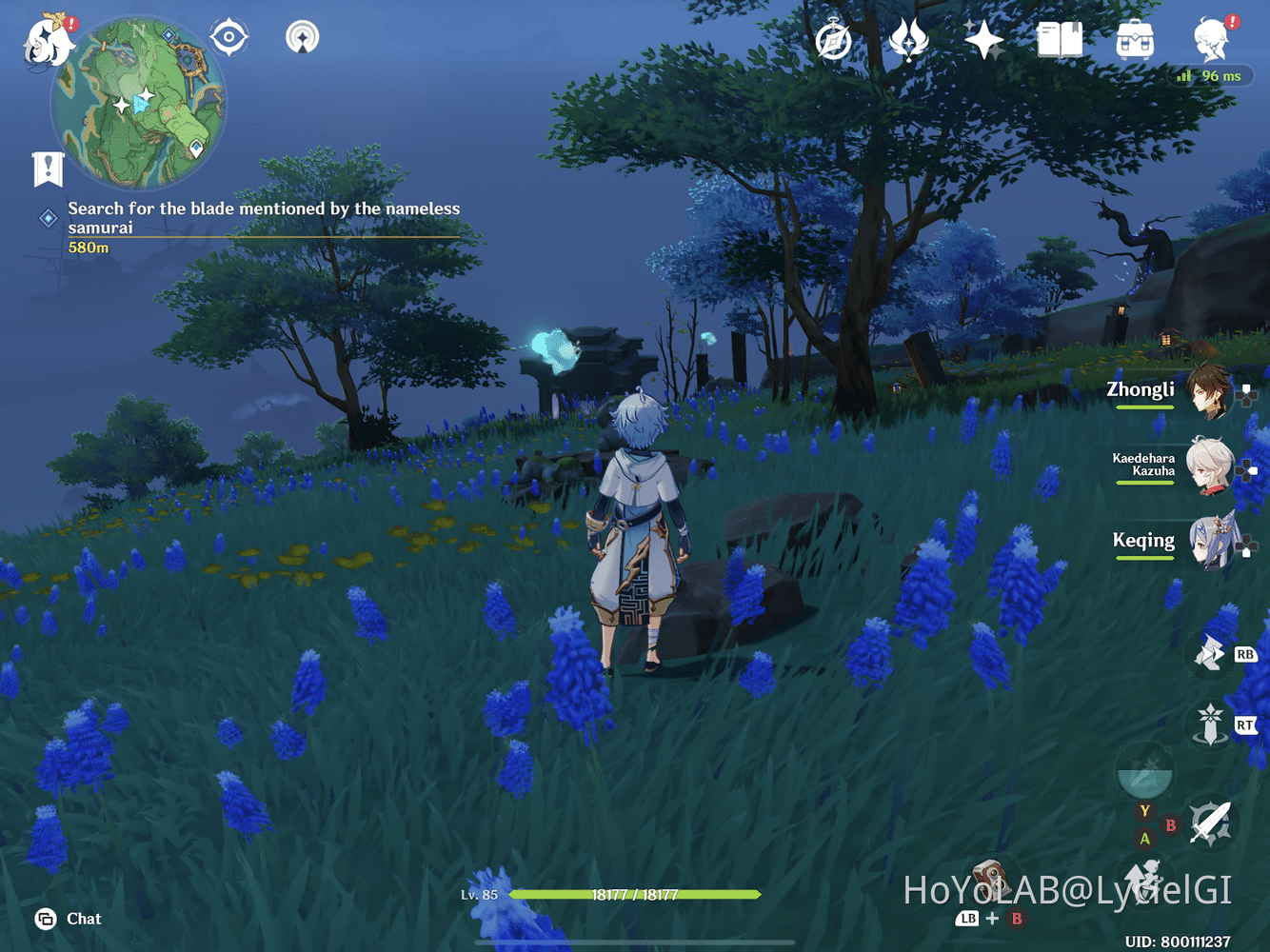This screenshot has width=1270, height=952.
Task: Open details for the nameless samurai blade quest
Action: coord(262,219)
